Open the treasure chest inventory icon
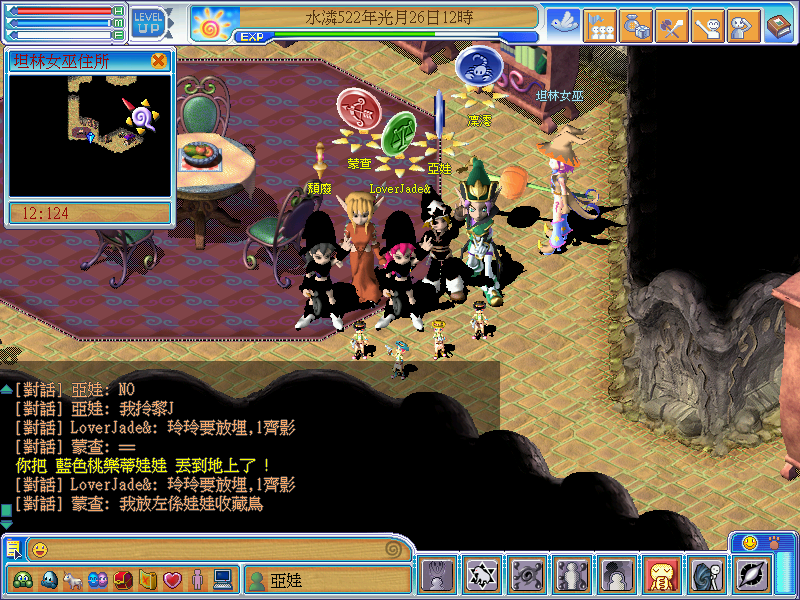800x600 pixels. [122, 579]
